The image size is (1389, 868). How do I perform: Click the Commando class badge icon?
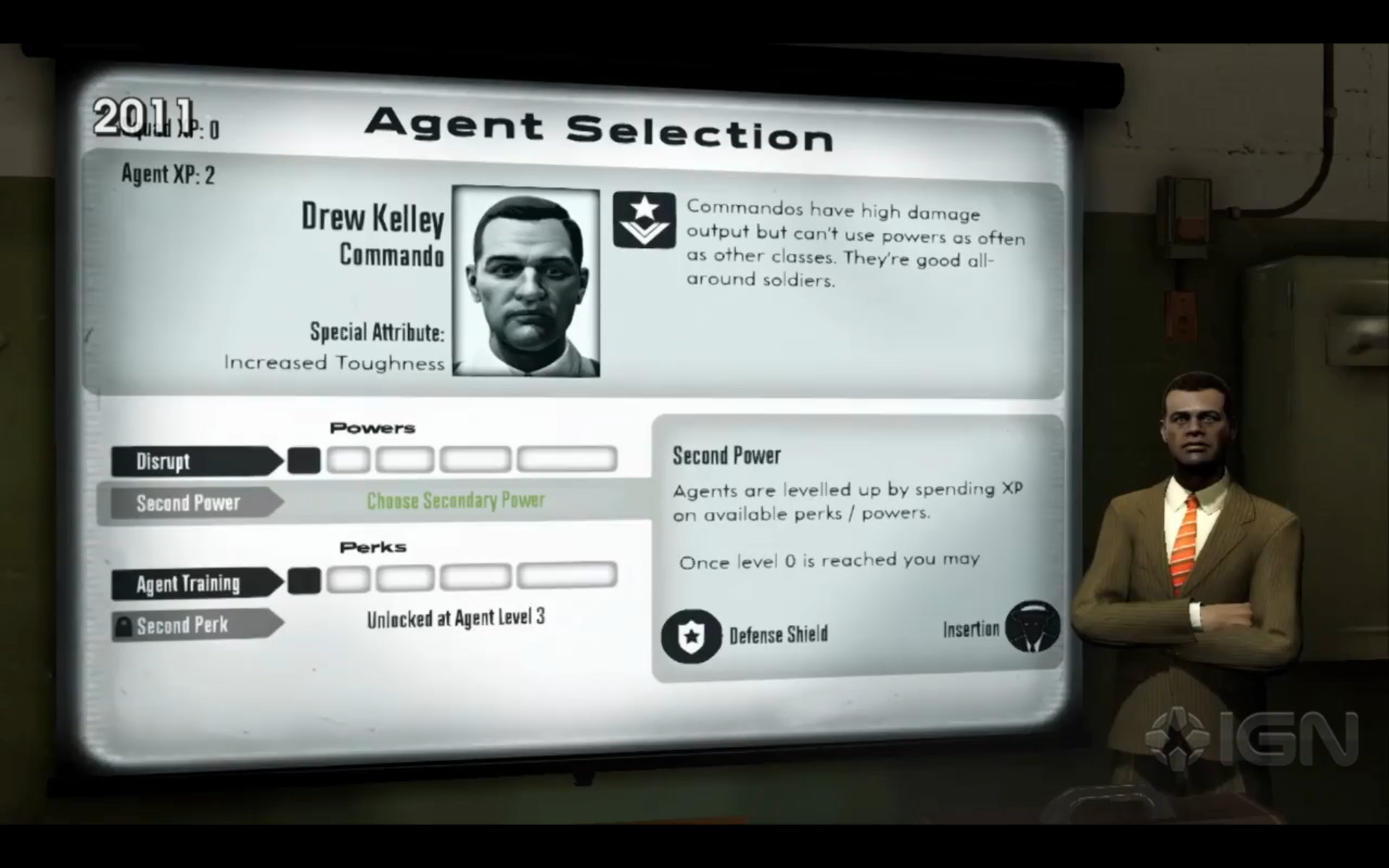pyautogui.click(x=644, y=220)
